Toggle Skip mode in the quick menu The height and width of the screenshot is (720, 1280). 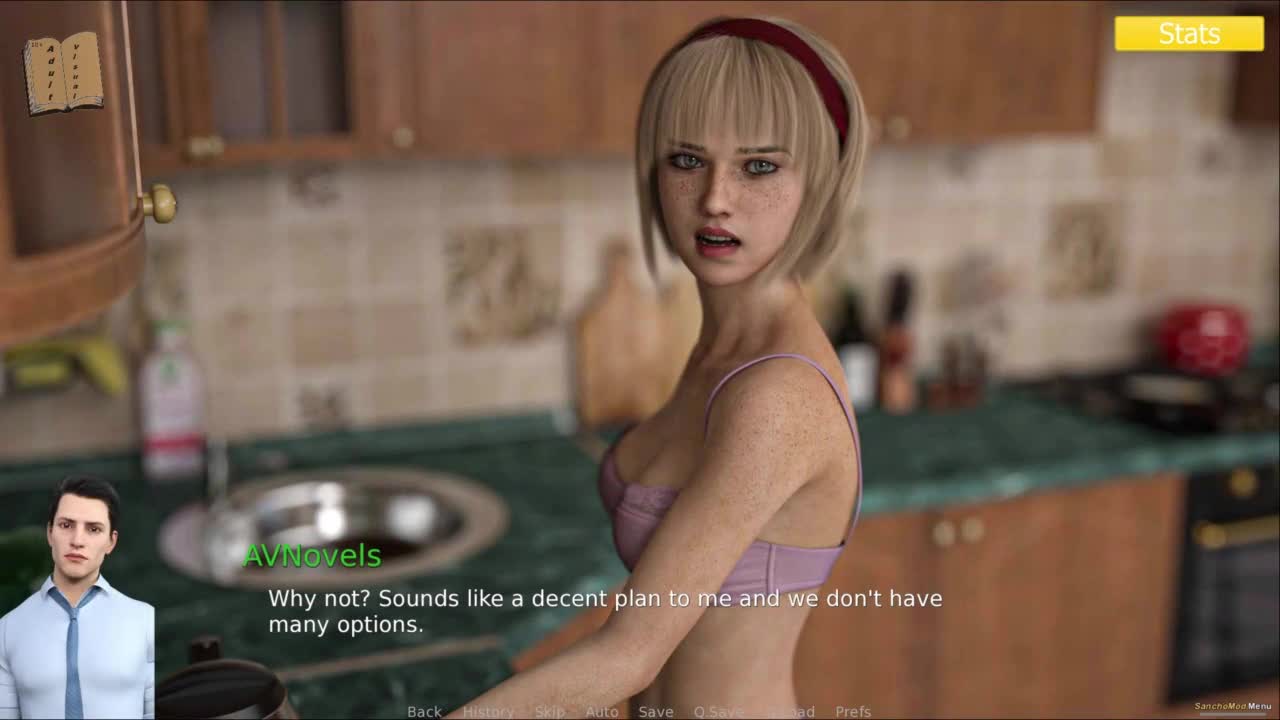point(549,712)
